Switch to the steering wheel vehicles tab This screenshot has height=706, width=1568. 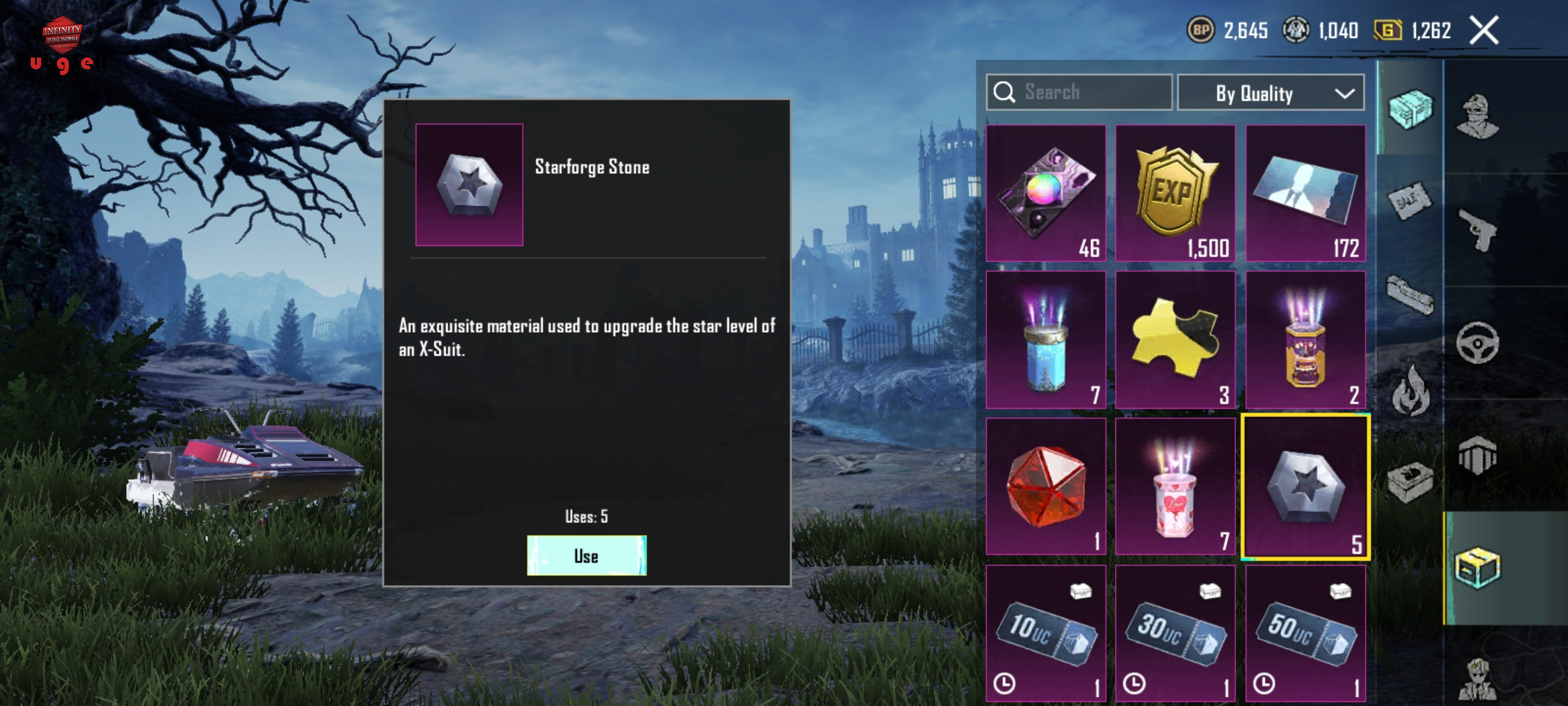[x=1478, y=343]
